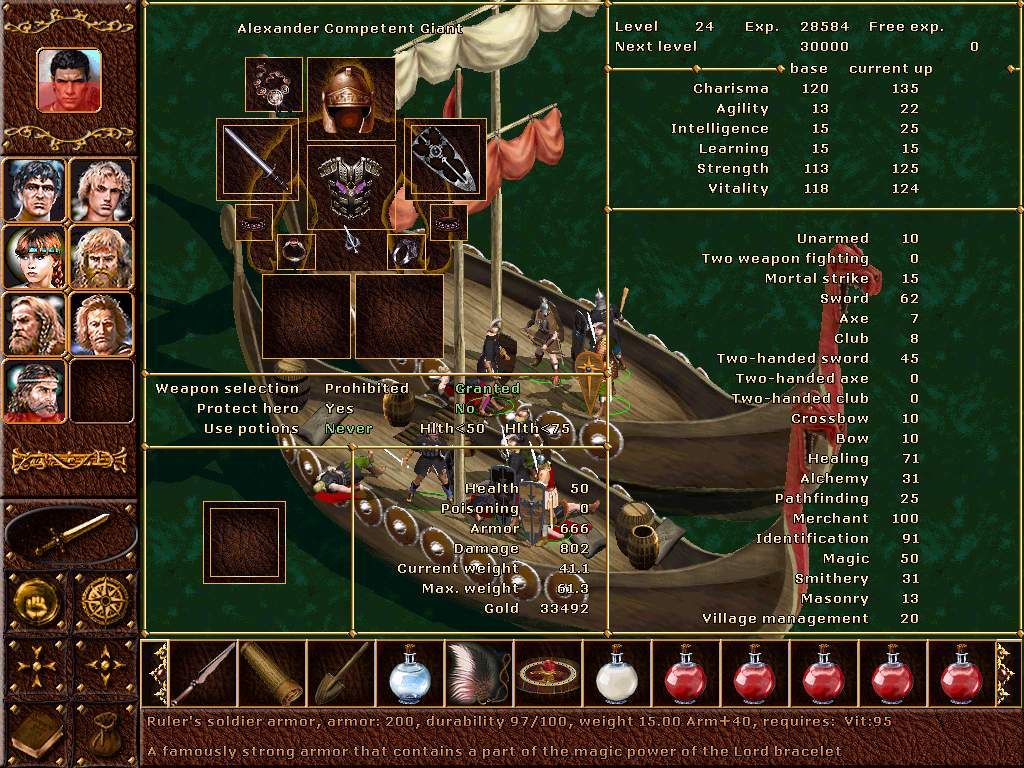The width and height of the screenshot is (1024, 768).
Task: Select the red-haired girl party portrait
Action: pos(35,257)
